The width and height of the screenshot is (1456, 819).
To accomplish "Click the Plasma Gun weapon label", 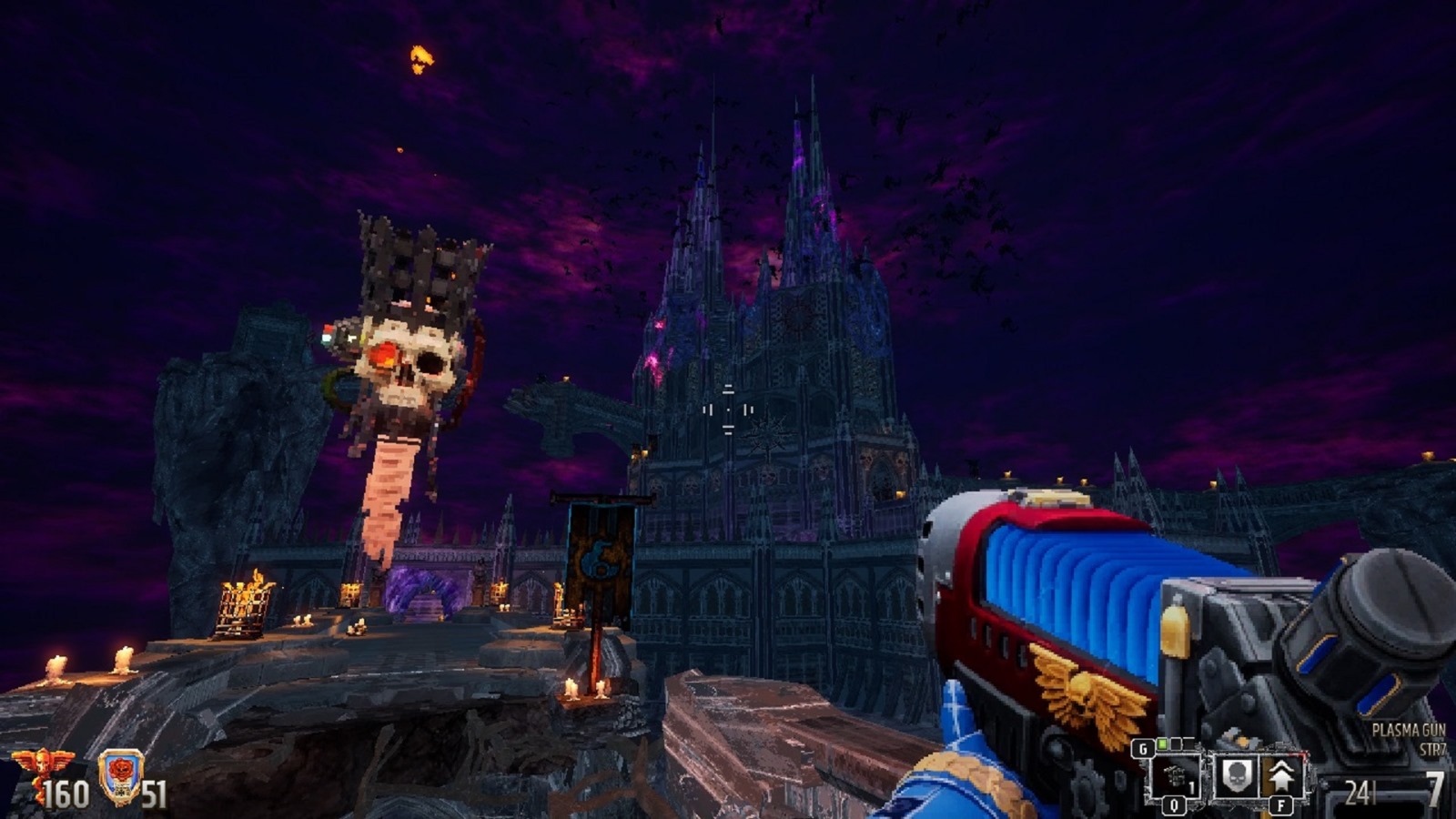I will [x=1409, y=731].
